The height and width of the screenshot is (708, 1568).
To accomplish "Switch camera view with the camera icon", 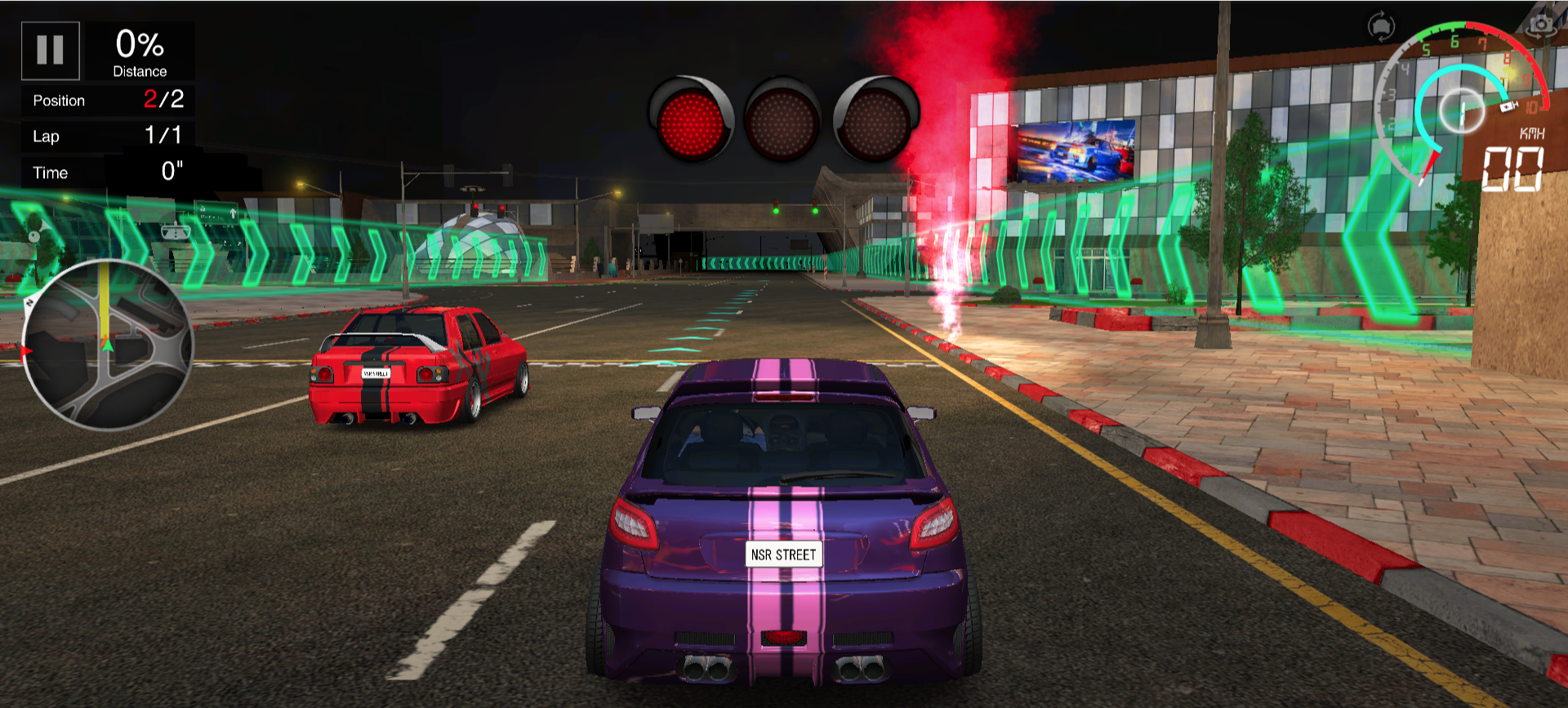I will click(x=1541, y=24).
